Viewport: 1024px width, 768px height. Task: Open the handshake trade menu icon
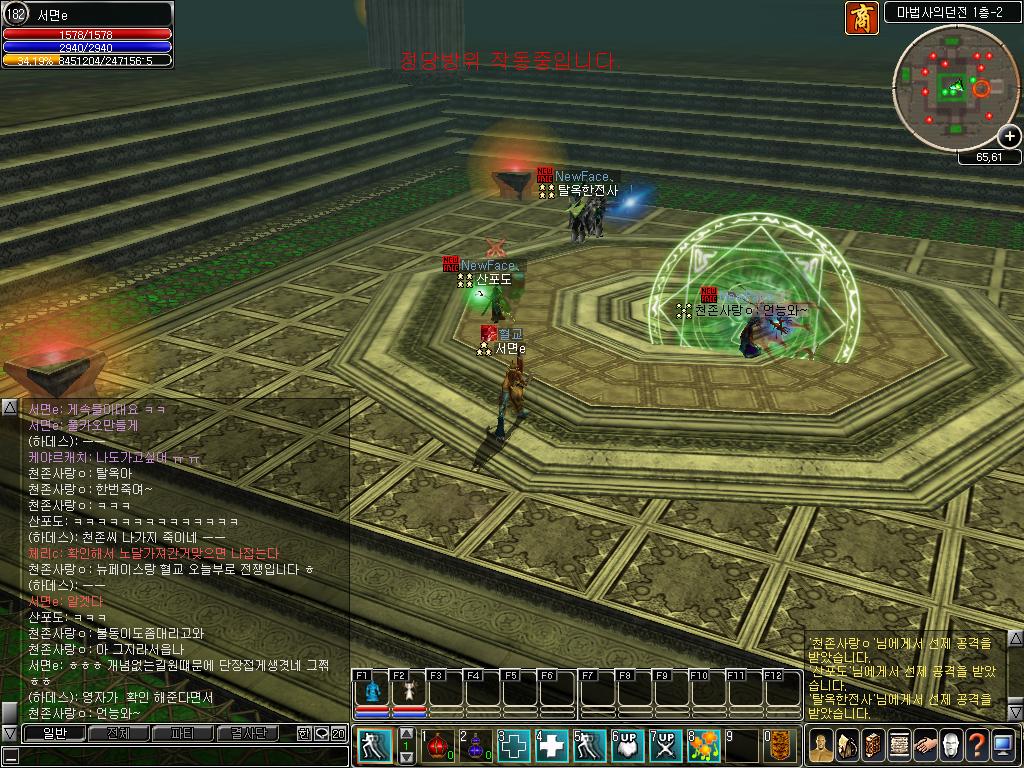pos(925,745)
